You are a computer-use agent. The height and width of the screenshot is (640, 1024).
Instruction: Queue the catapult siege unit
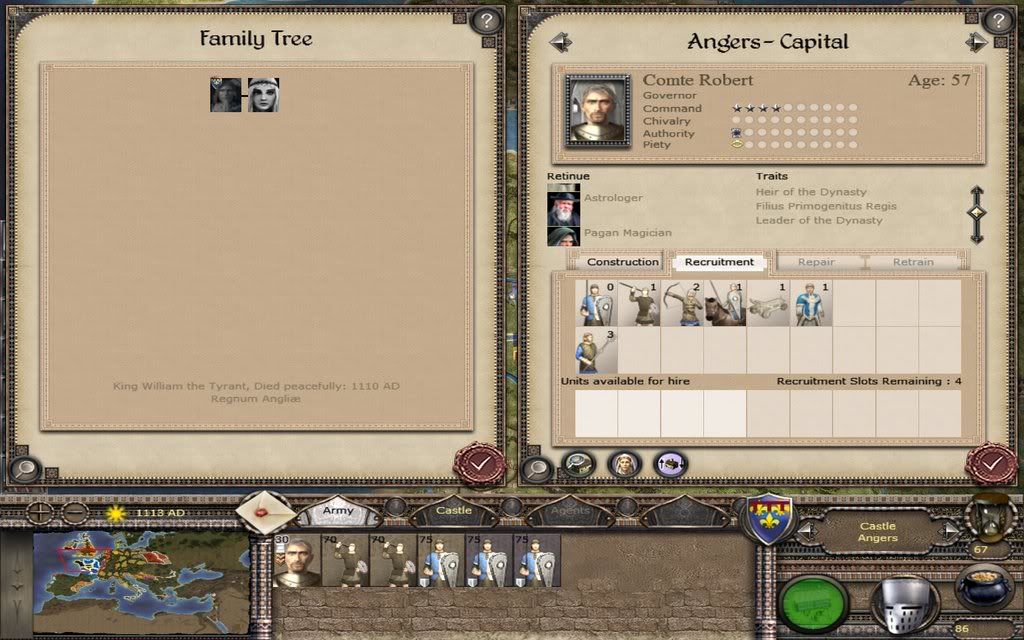tap(768, 304)
